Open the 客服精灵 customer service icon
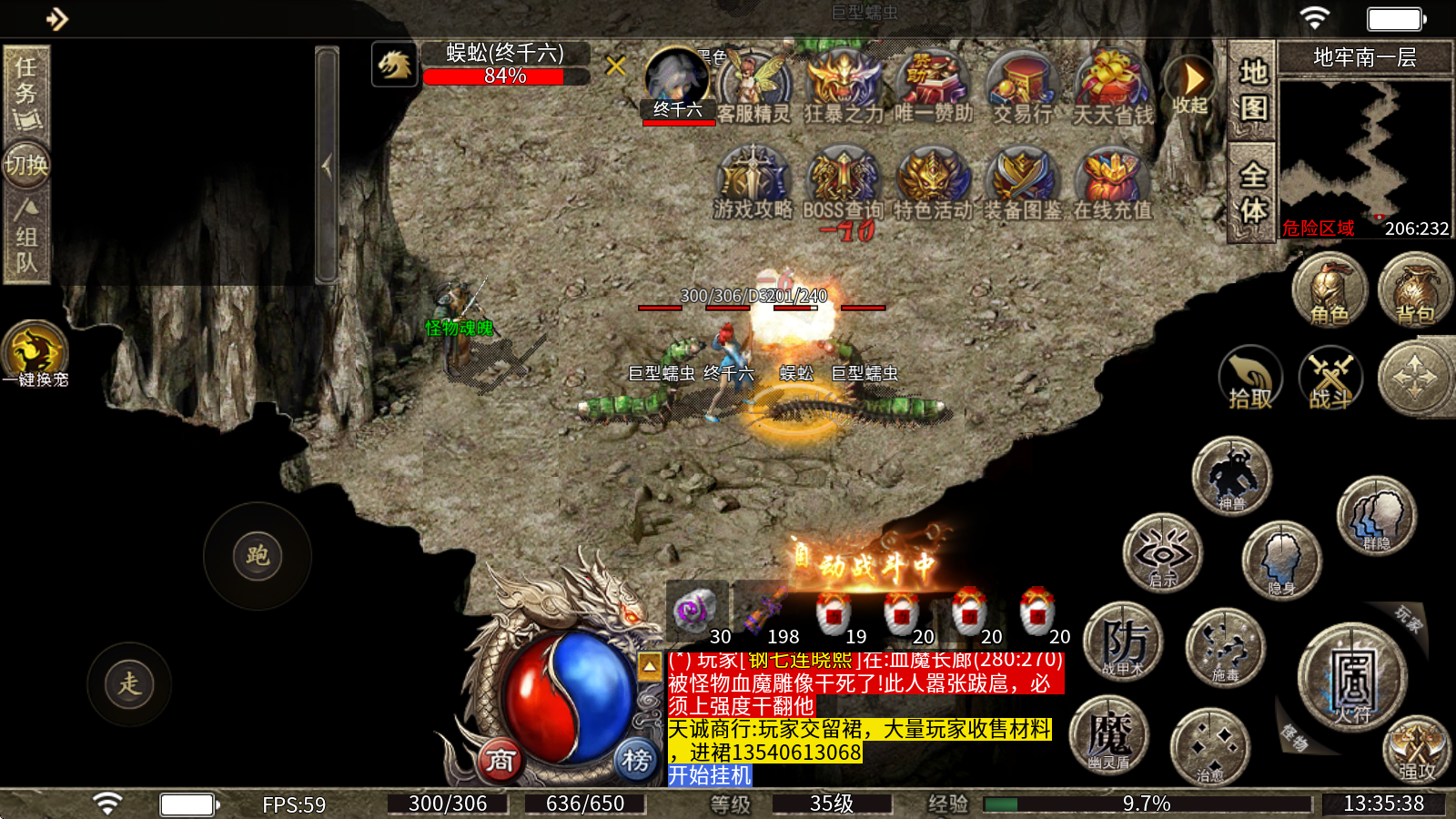The image size is (1456, 819). click(753, 86)
